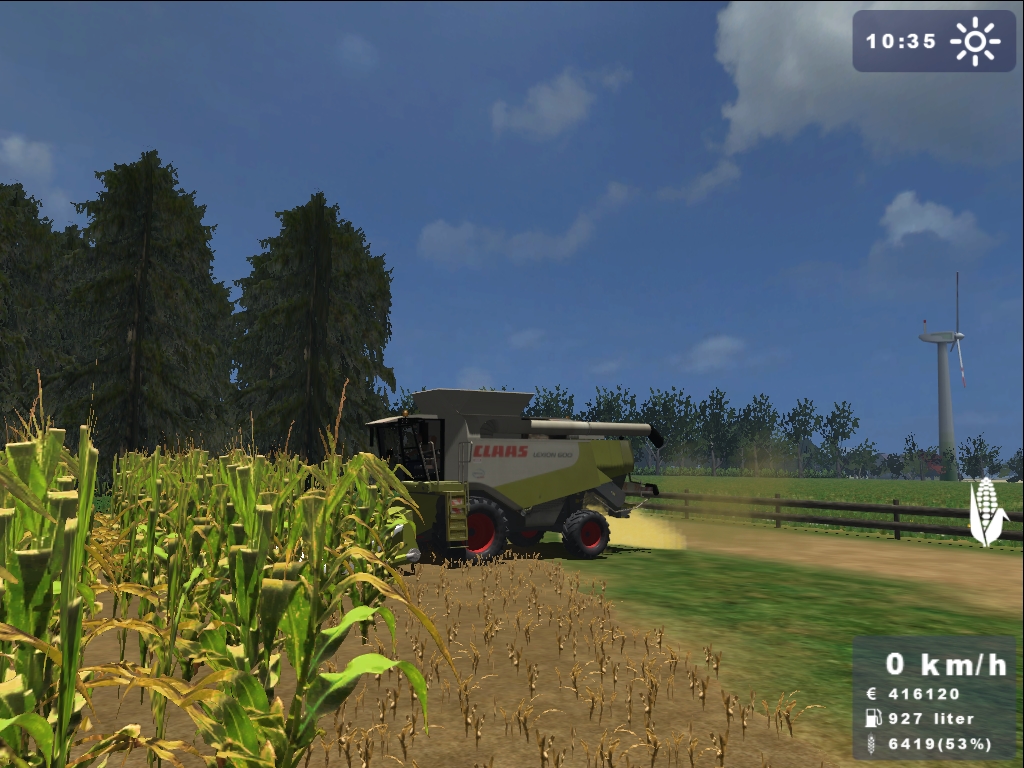Click the fuel pump icon
This screenshot has width=1024, height=768.
tap(873, 718)
